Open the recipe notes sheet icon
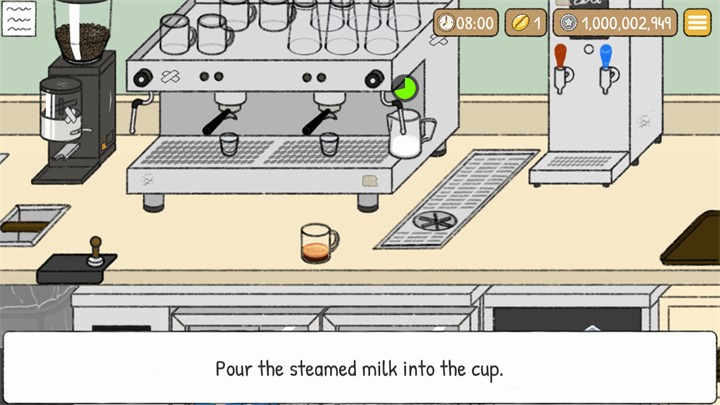This screenshot has width=720, height=405. pyautogui.click(x=18, y=19)
